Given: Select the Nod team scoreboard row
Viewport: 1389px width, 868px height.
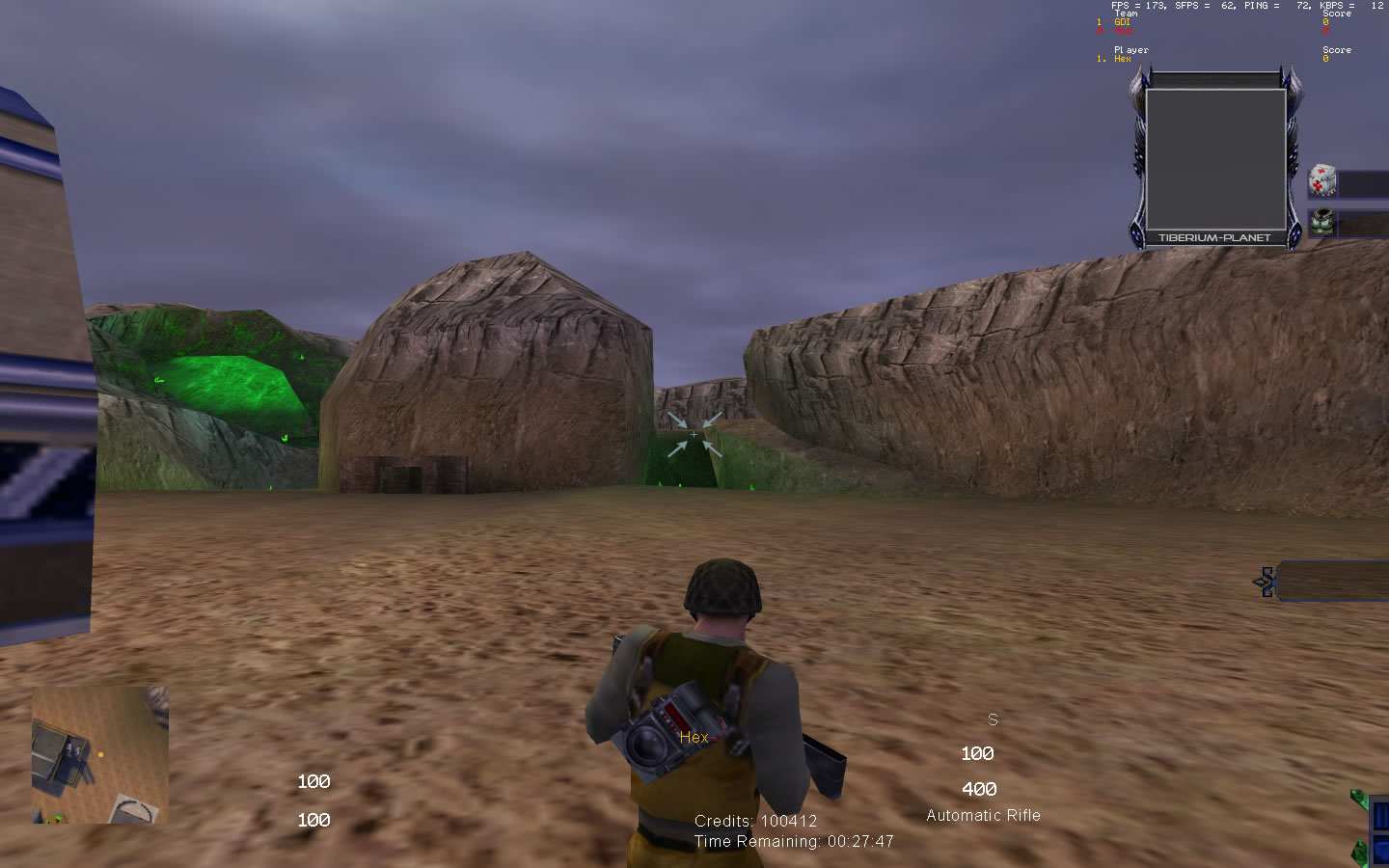Looking at the screenshot, I should pos(1122,31).
